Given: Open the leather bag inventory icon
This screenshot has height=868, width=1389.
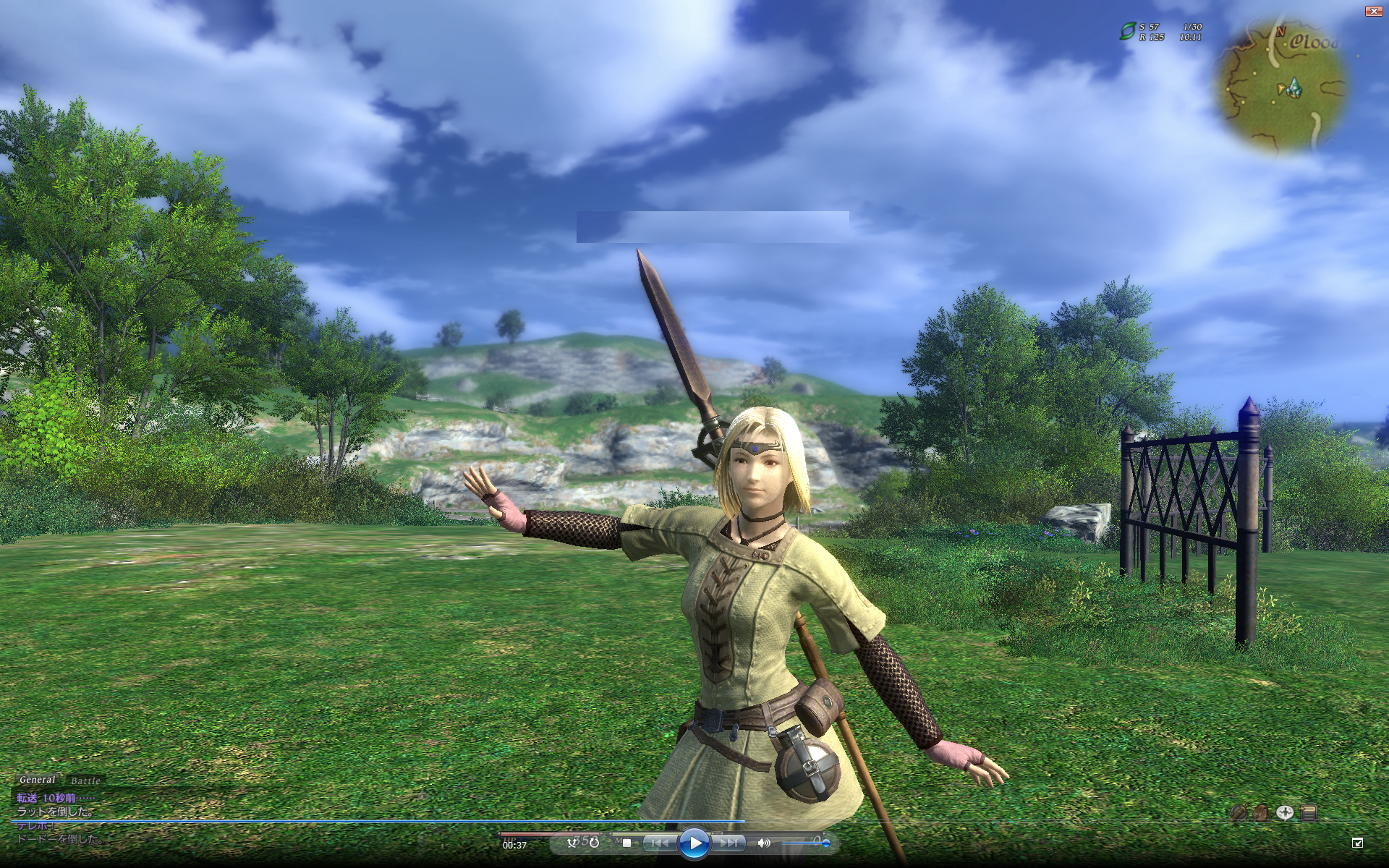Looking at the screenshot, I should [1261, 813].
